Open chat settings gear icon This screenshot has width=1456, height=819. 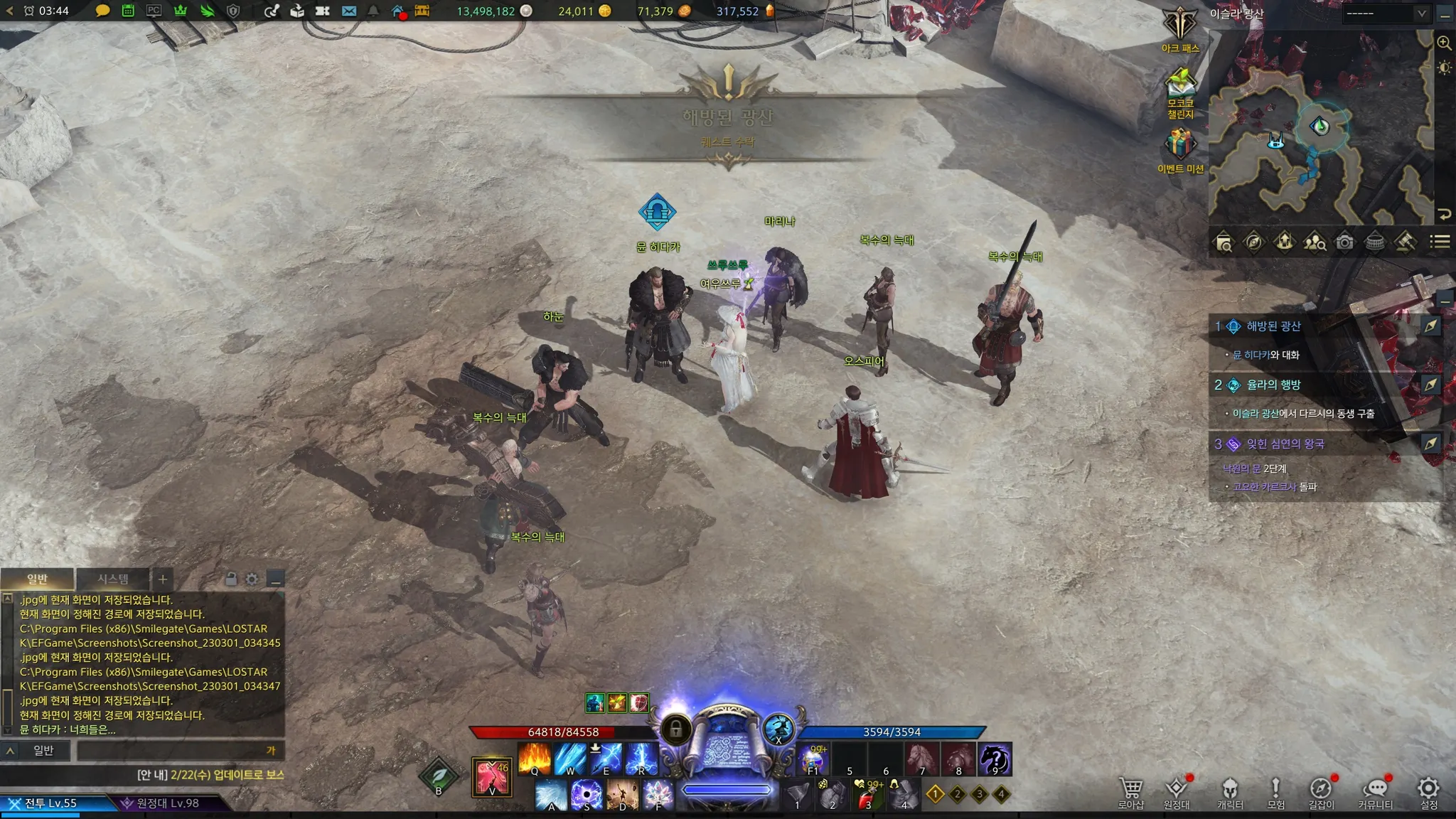tap(252, 579)
